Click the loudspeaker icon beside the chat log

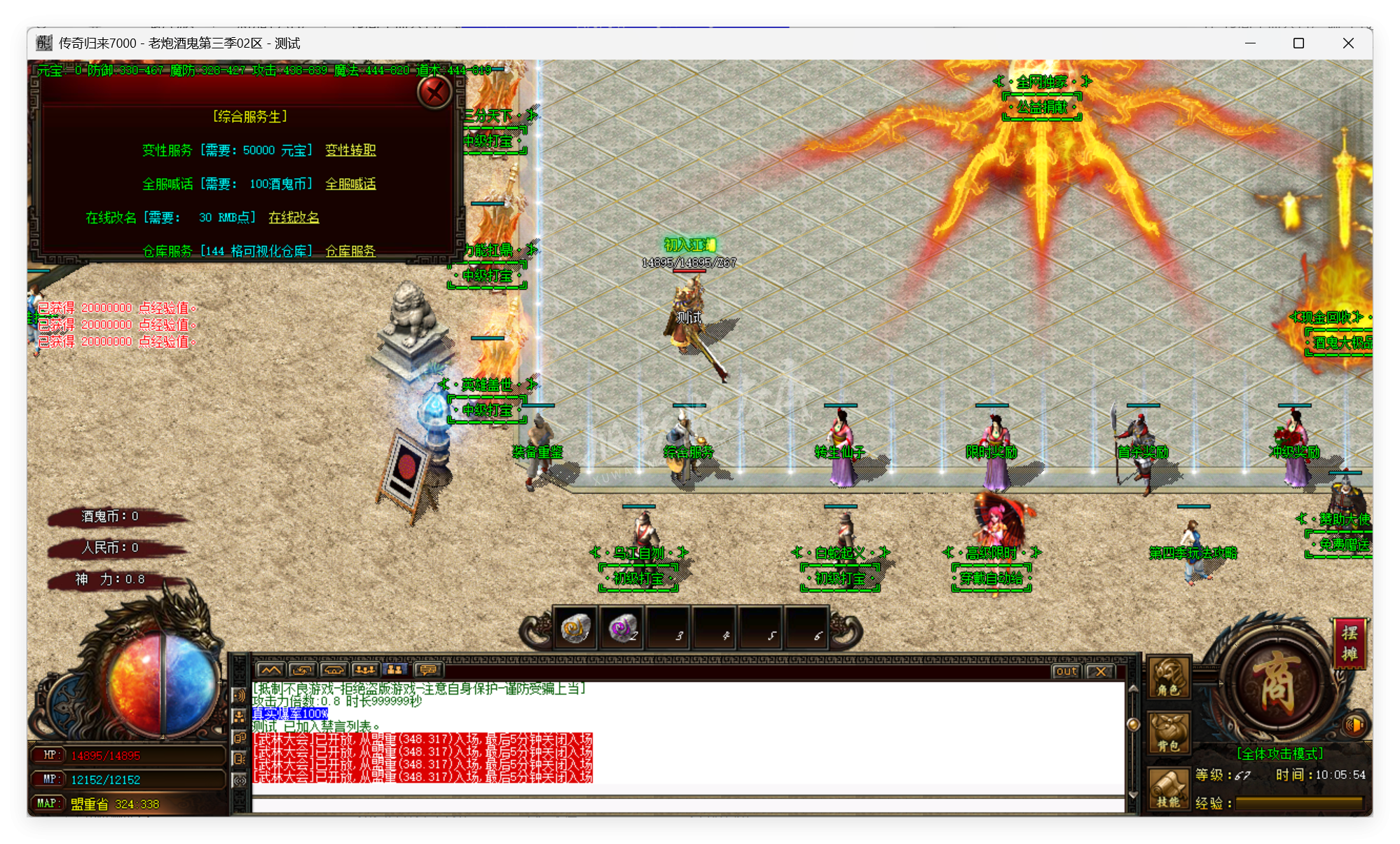239,697
